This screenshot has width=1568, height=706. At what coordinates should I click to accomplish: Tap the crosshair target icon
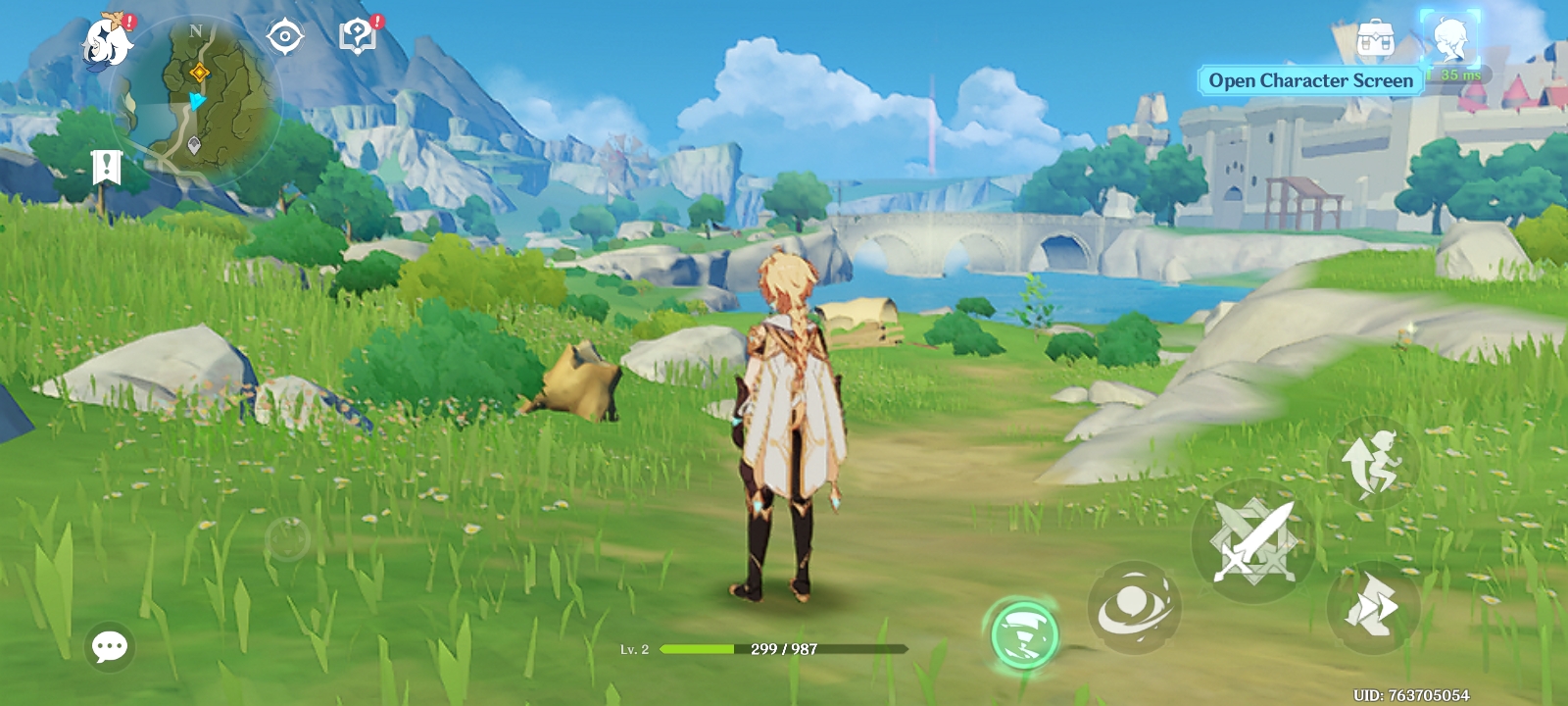coord(285,37)
